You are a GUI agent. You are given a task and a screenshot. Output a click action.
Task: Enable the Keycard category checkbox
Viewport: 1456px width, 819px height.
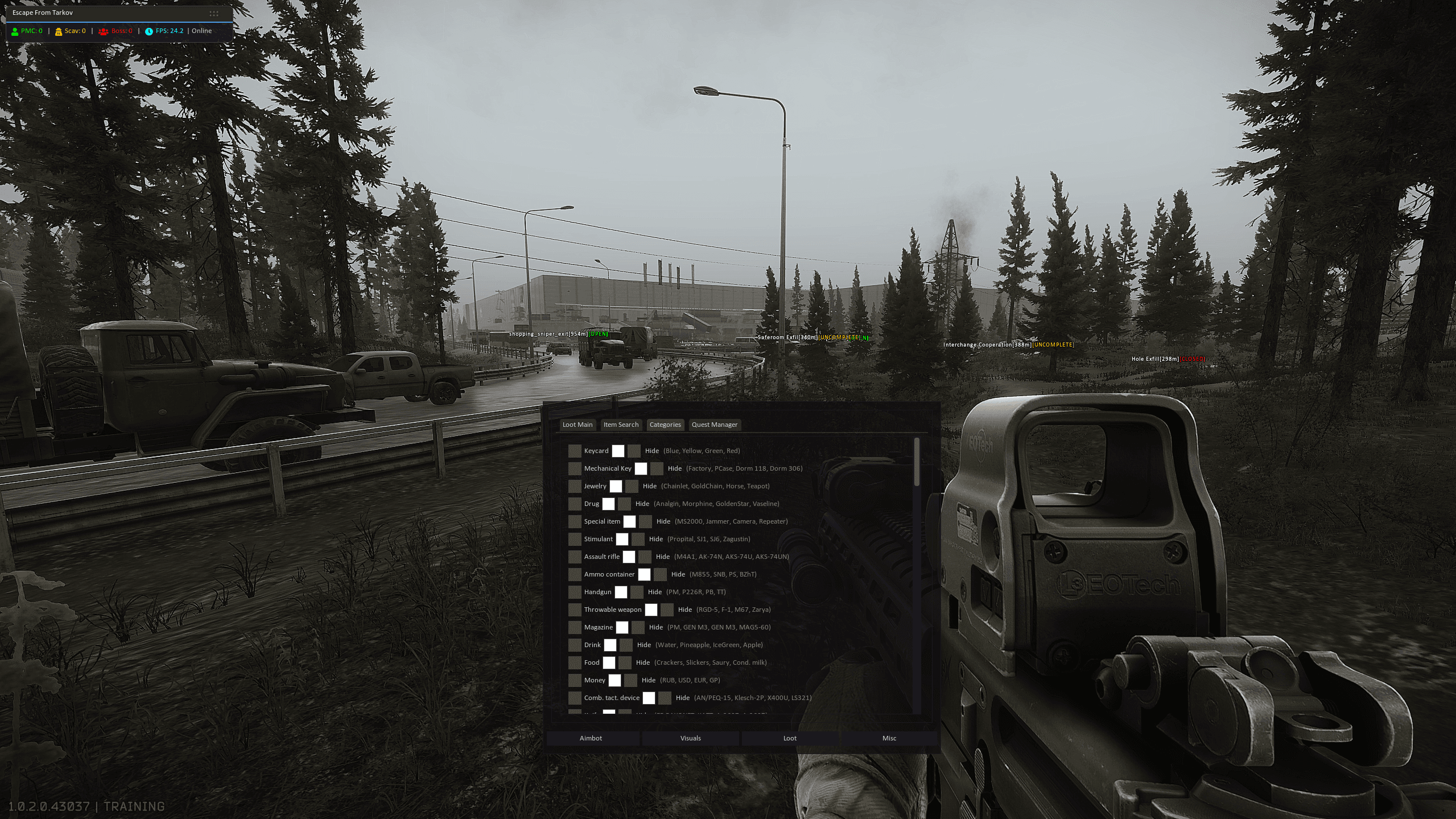(x=575, y=450)
